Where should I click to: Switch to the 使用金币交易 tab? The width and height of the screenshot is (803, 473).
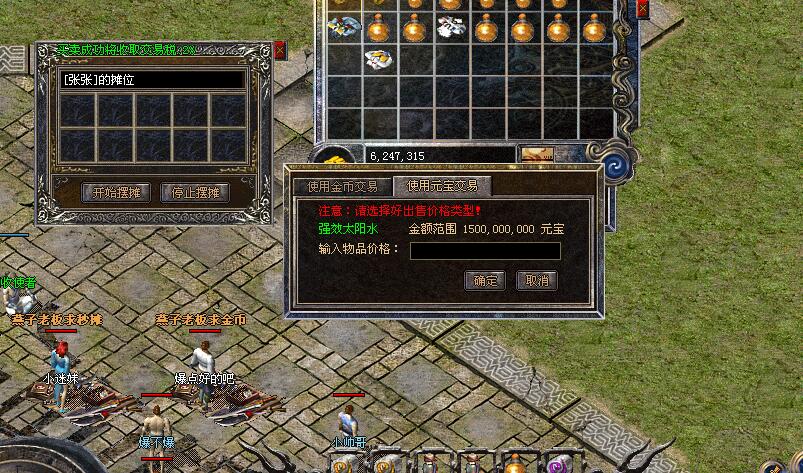pyautogui.click(x=342, y=186)
